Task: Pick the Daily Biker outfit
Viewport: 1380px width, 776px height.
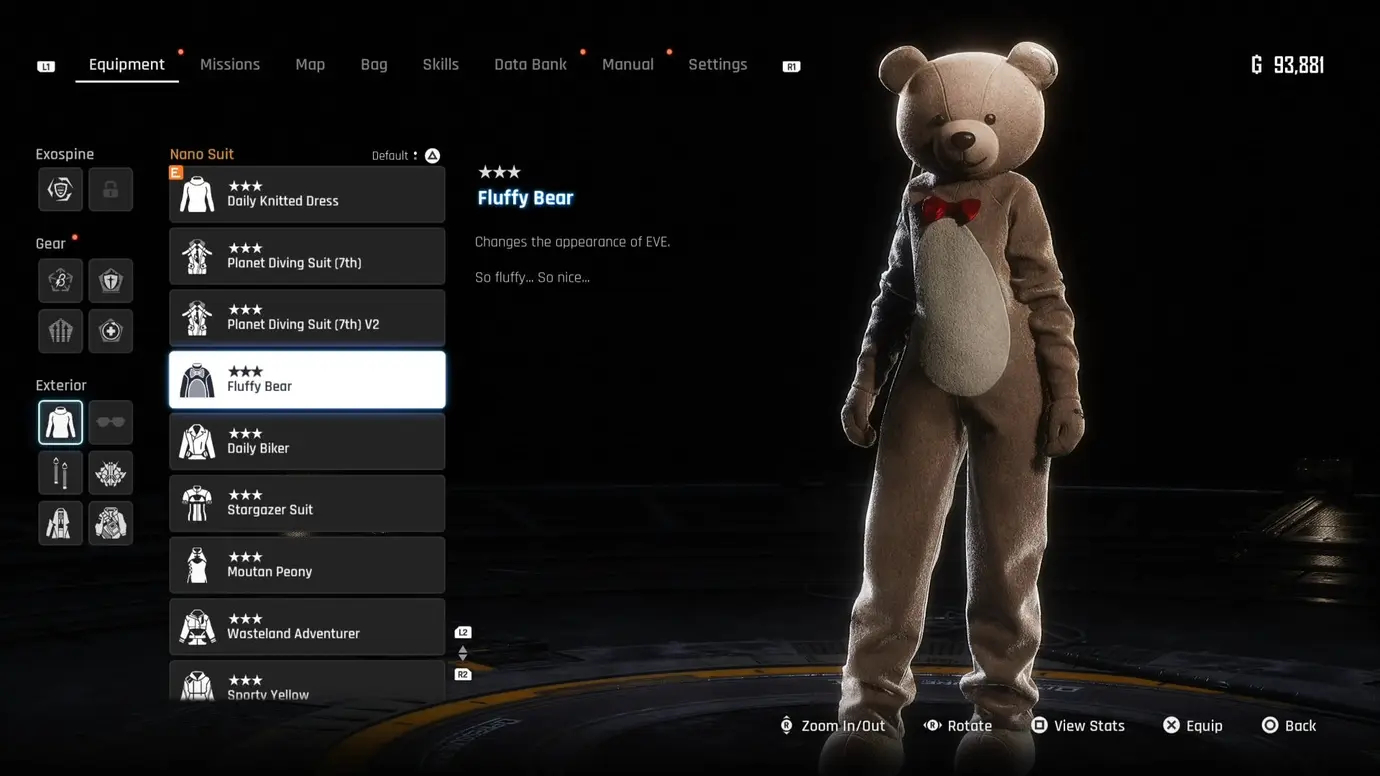Action: click(307, 442)
